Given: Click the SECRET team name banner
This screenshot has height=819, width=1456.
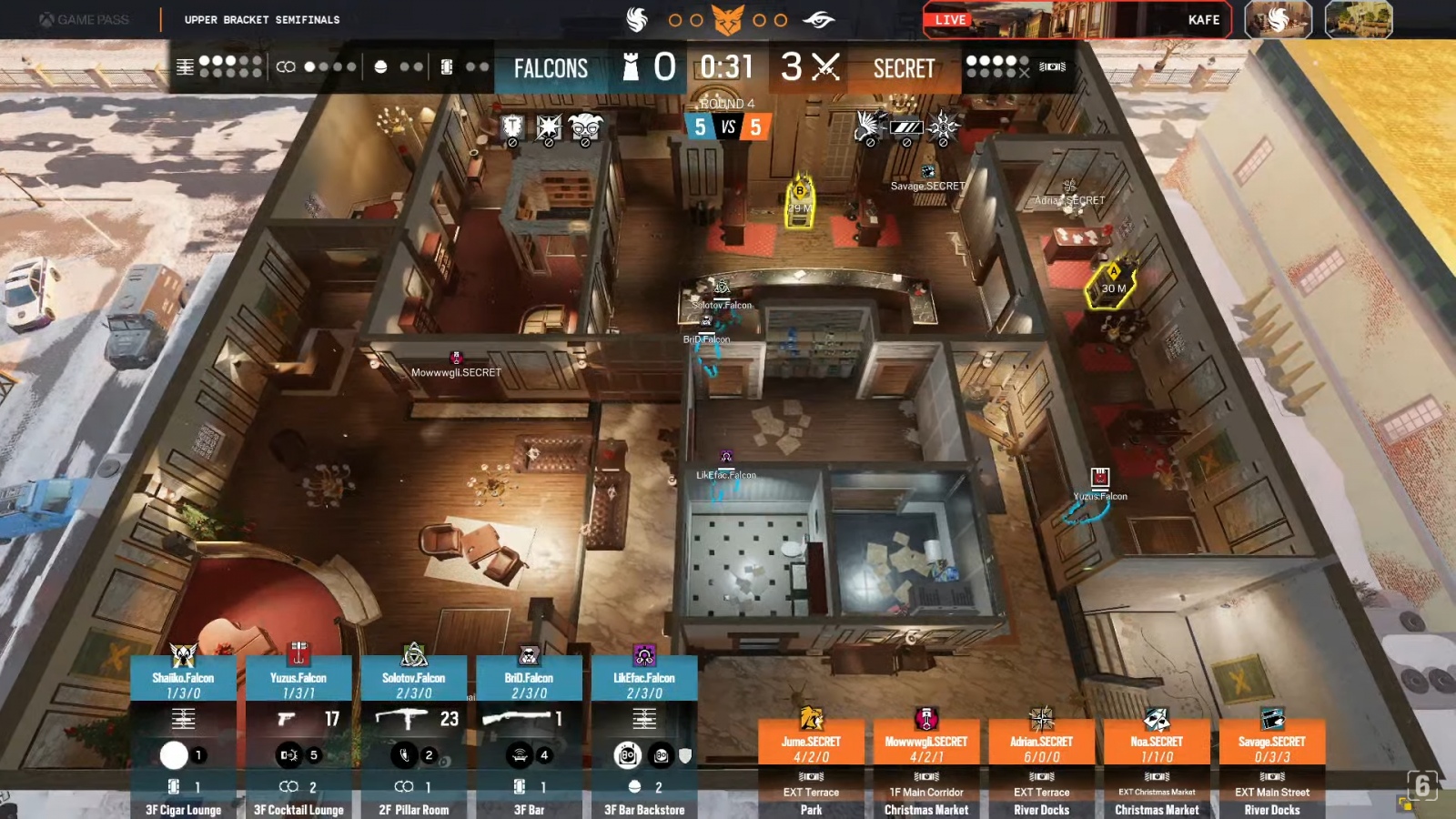Looking at the screenshot, I should pyautogui.click(x=904, y=68).
